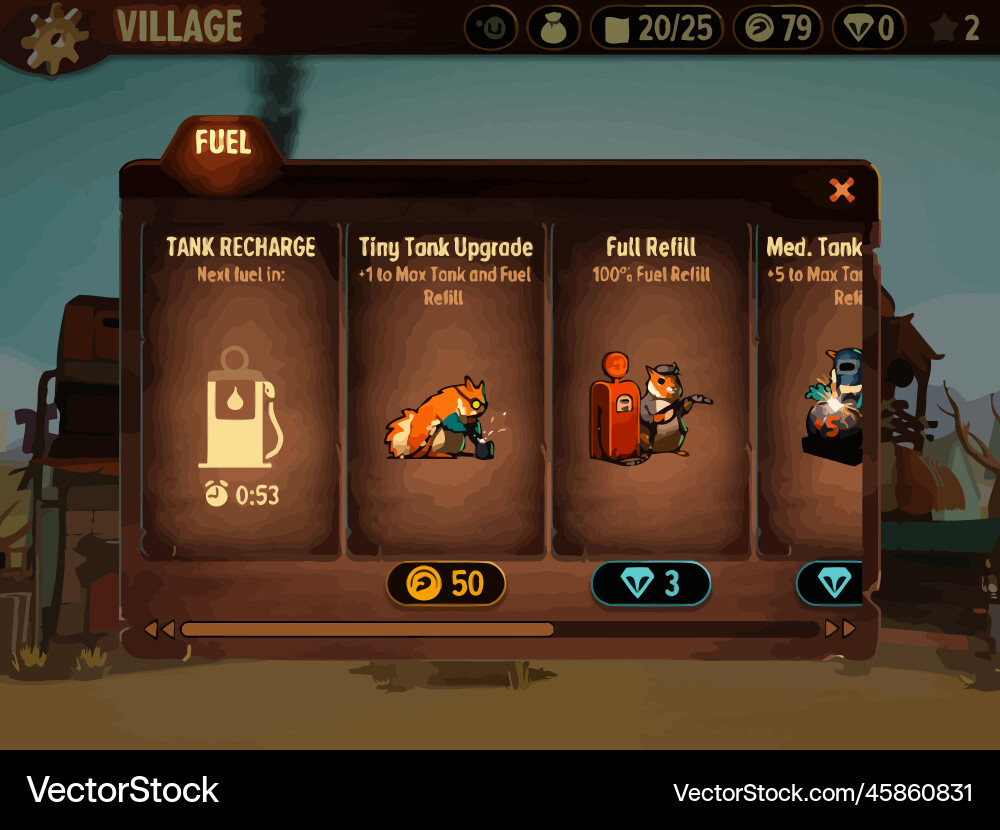
Task: Open the money bag icon
Action: coord(554,28)
